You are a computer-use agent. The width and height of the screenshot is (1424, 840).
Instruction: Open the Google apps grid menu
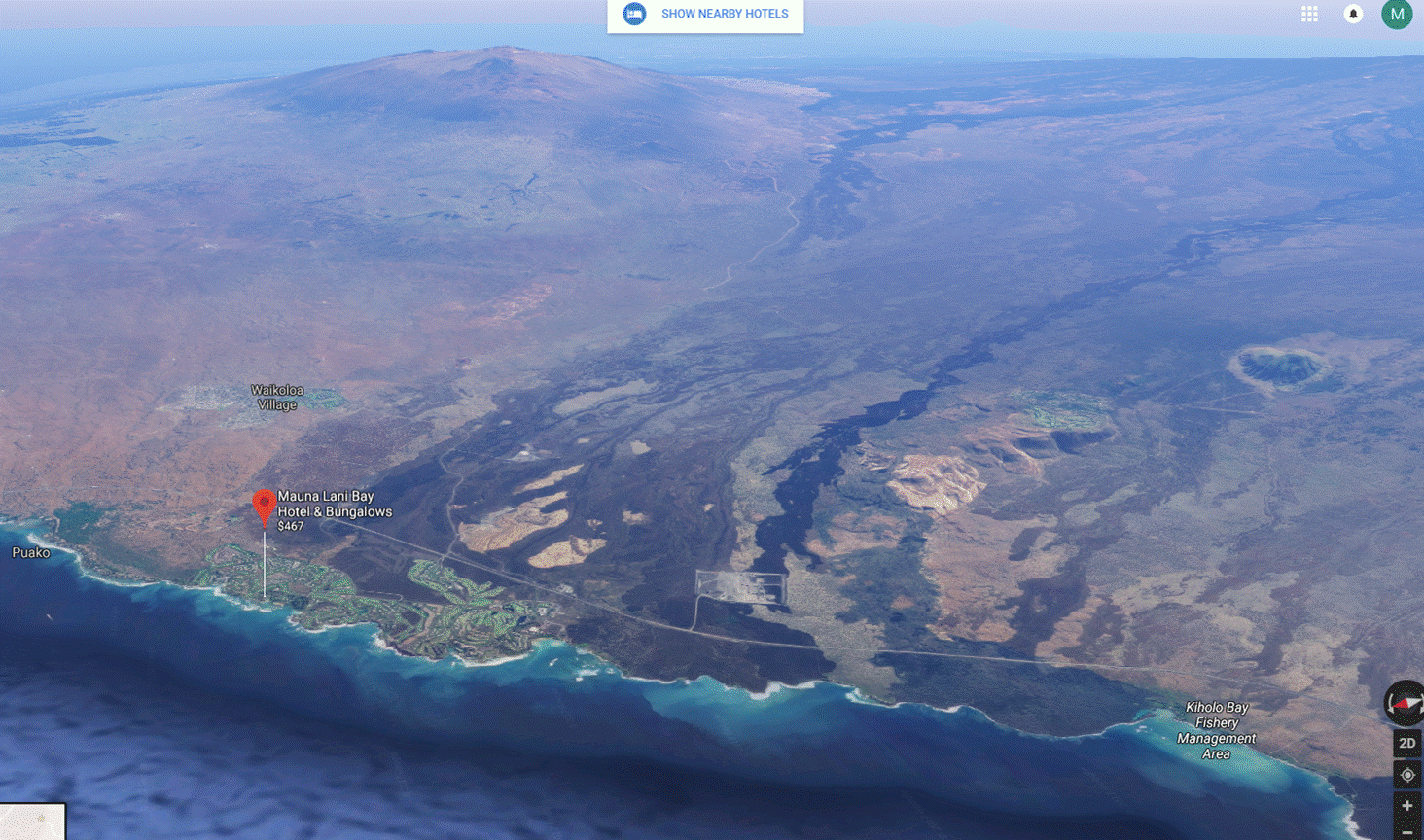coord(1309,14)
